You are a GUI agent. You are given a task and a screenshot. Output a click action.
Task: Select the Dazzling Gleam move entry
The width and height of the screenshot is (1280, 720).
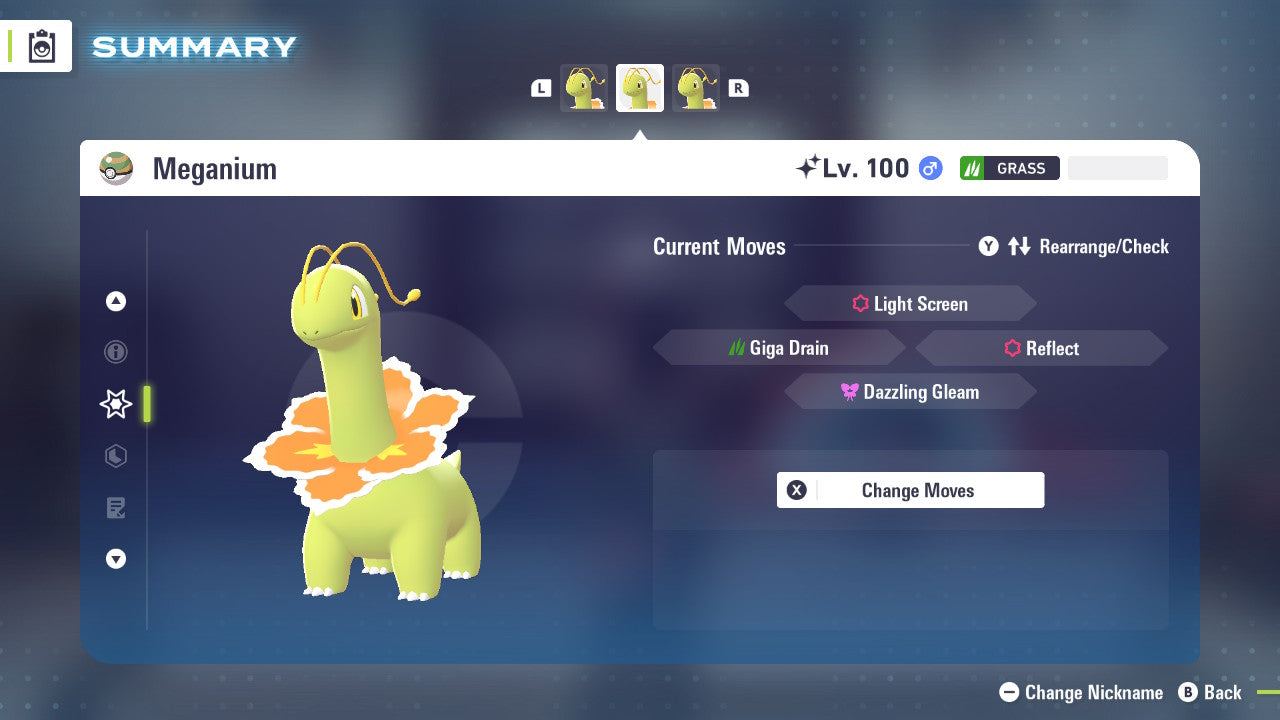[x=910, y=391]
